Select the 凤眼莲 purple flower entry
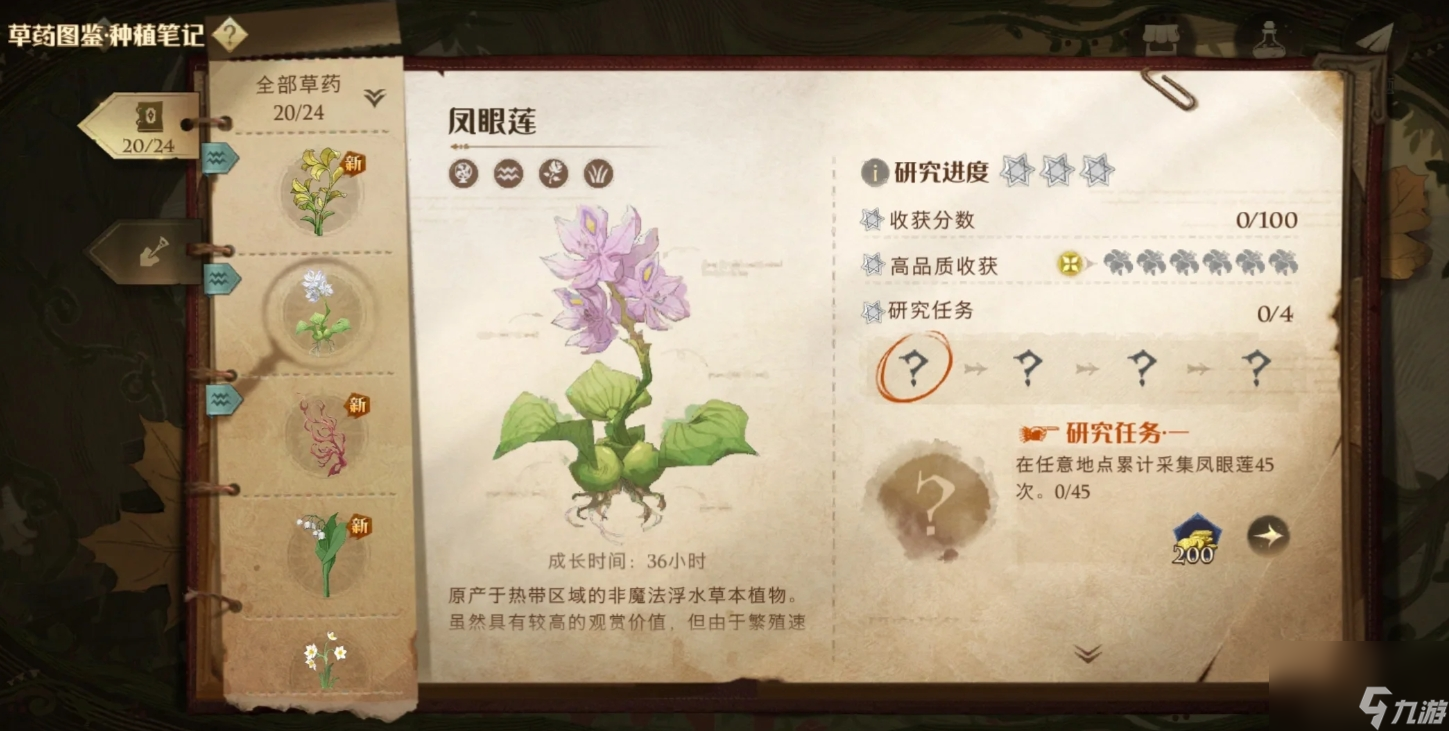This screenshot has width=1449, height=731. click(320, 310)
